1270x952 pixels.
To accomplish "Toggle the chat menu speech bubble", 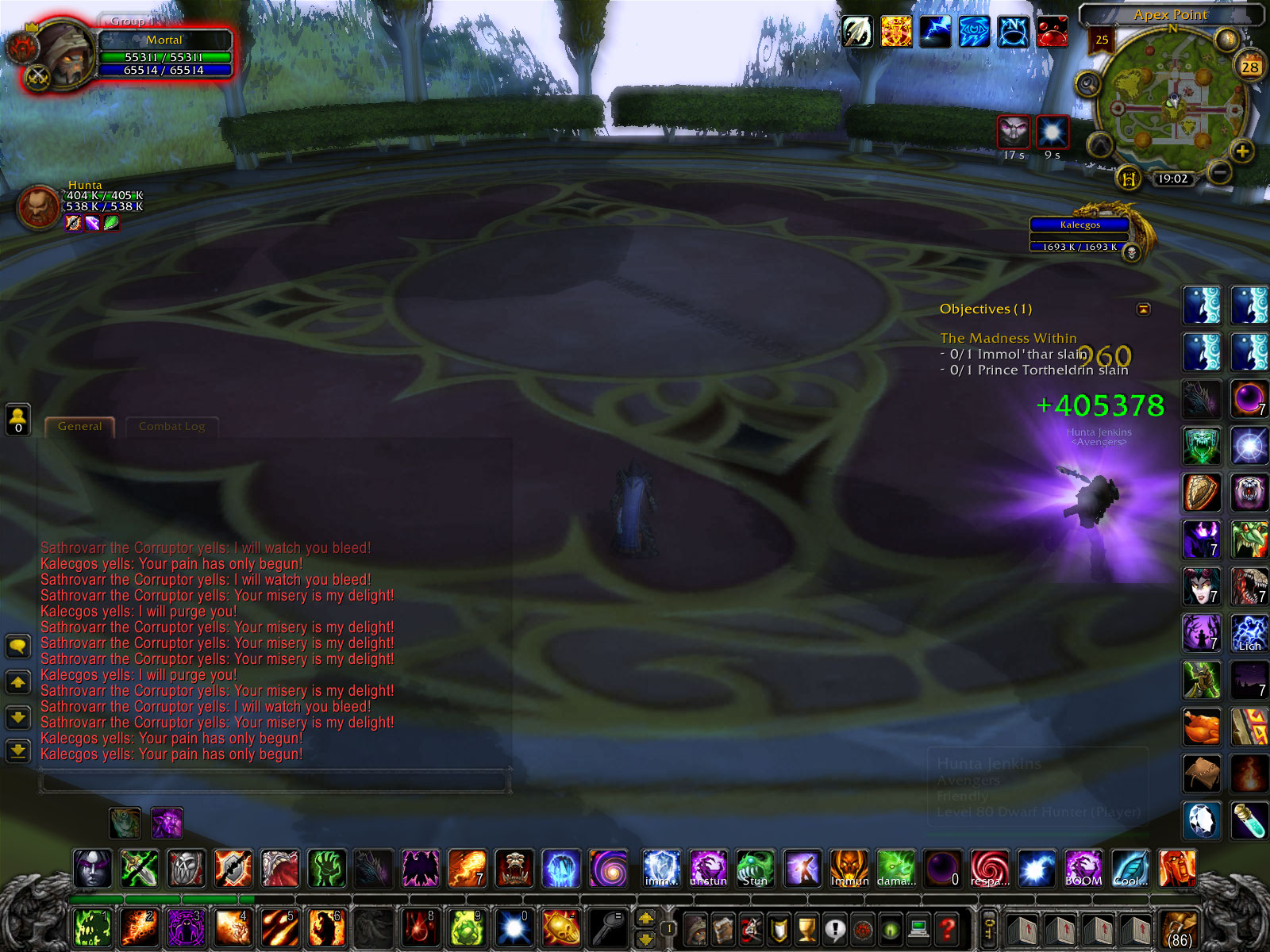I will point(17,647).
